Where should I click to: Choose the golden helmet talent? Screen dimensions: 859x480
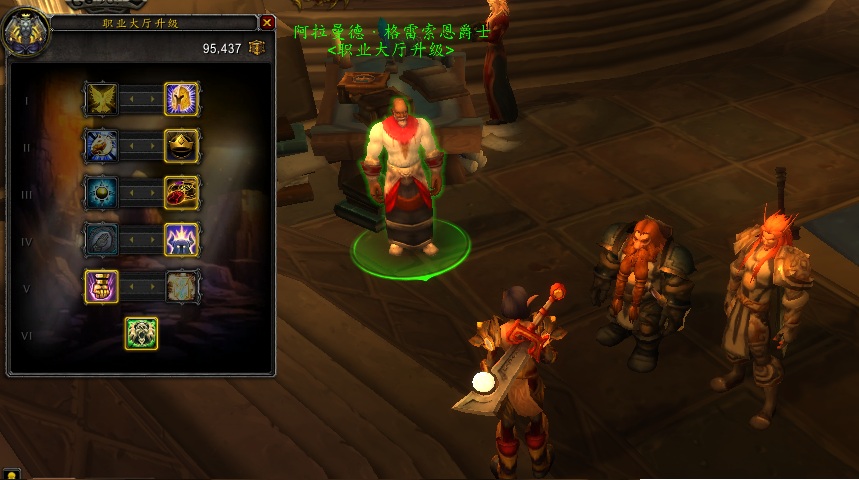[x=181, y=99]
